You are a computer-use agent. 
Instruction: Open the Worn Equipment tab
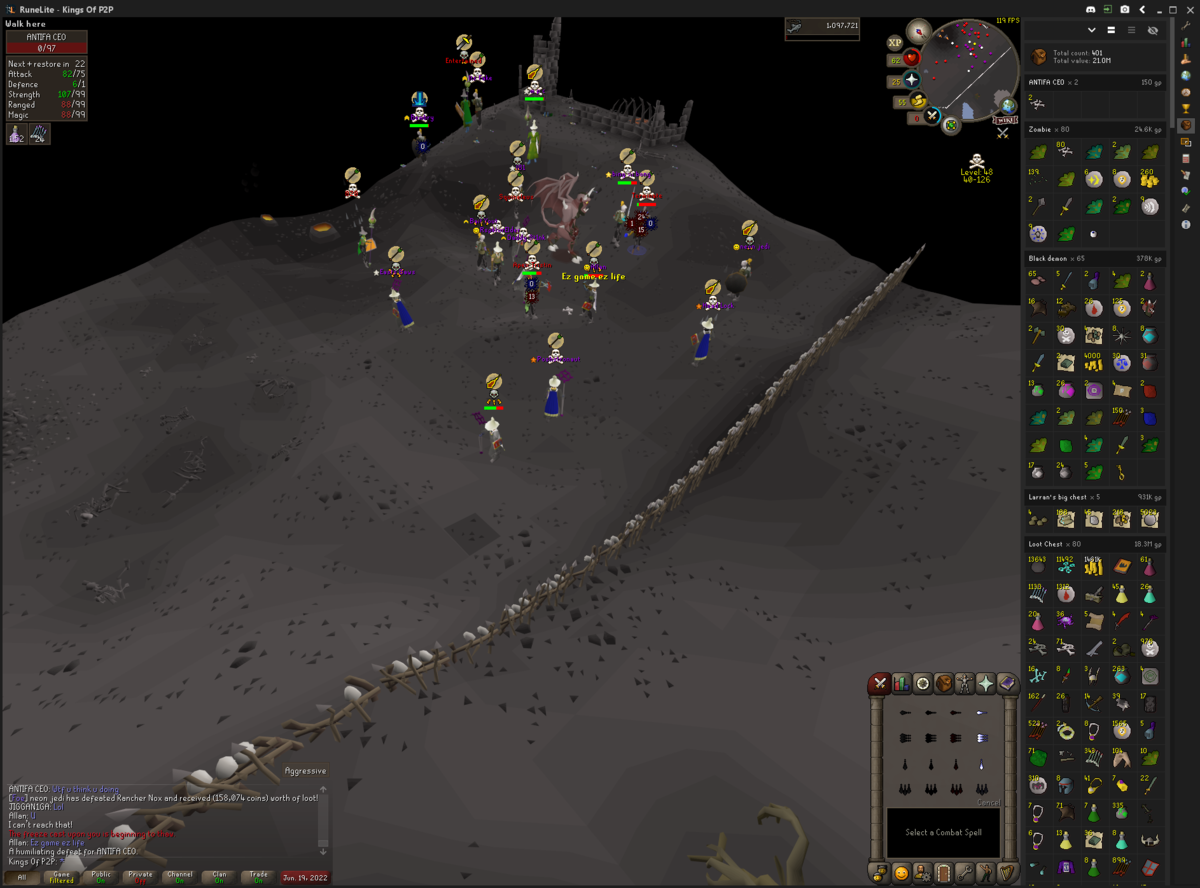964,684
